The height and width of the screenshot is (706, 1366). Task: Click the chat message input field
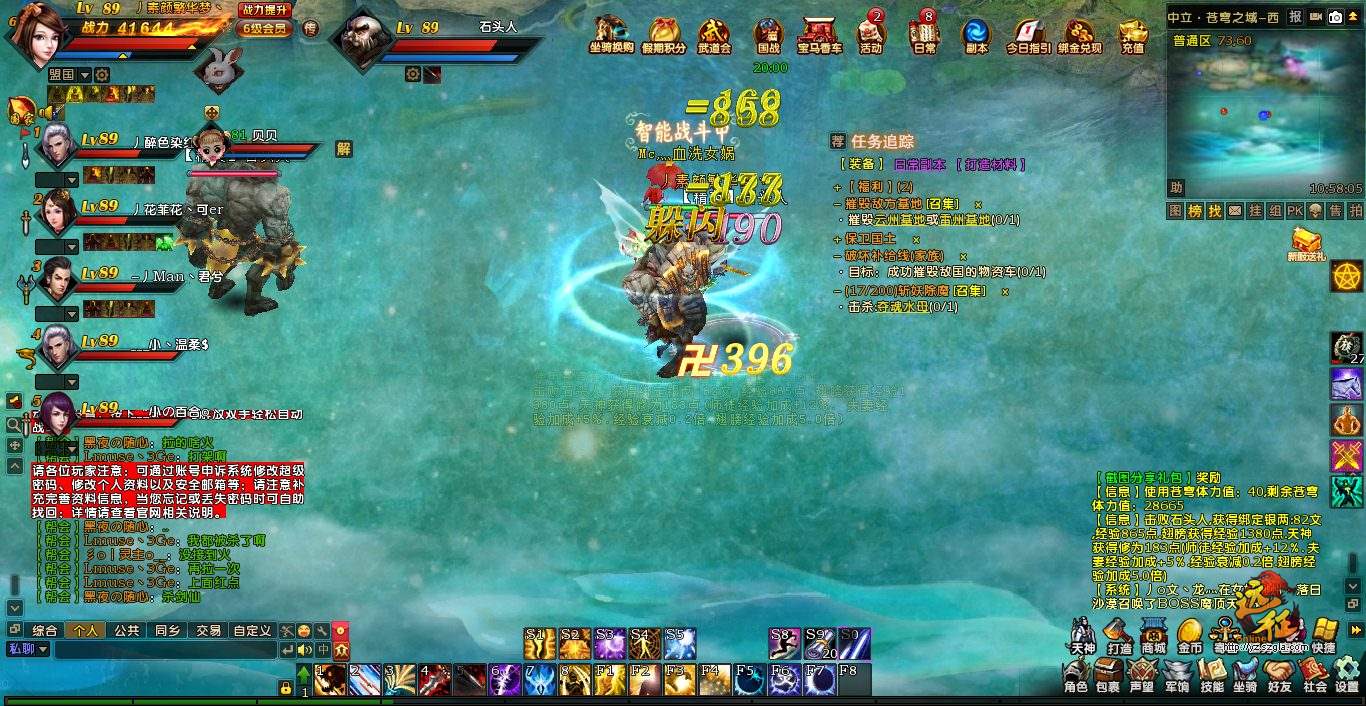[165, 650]
